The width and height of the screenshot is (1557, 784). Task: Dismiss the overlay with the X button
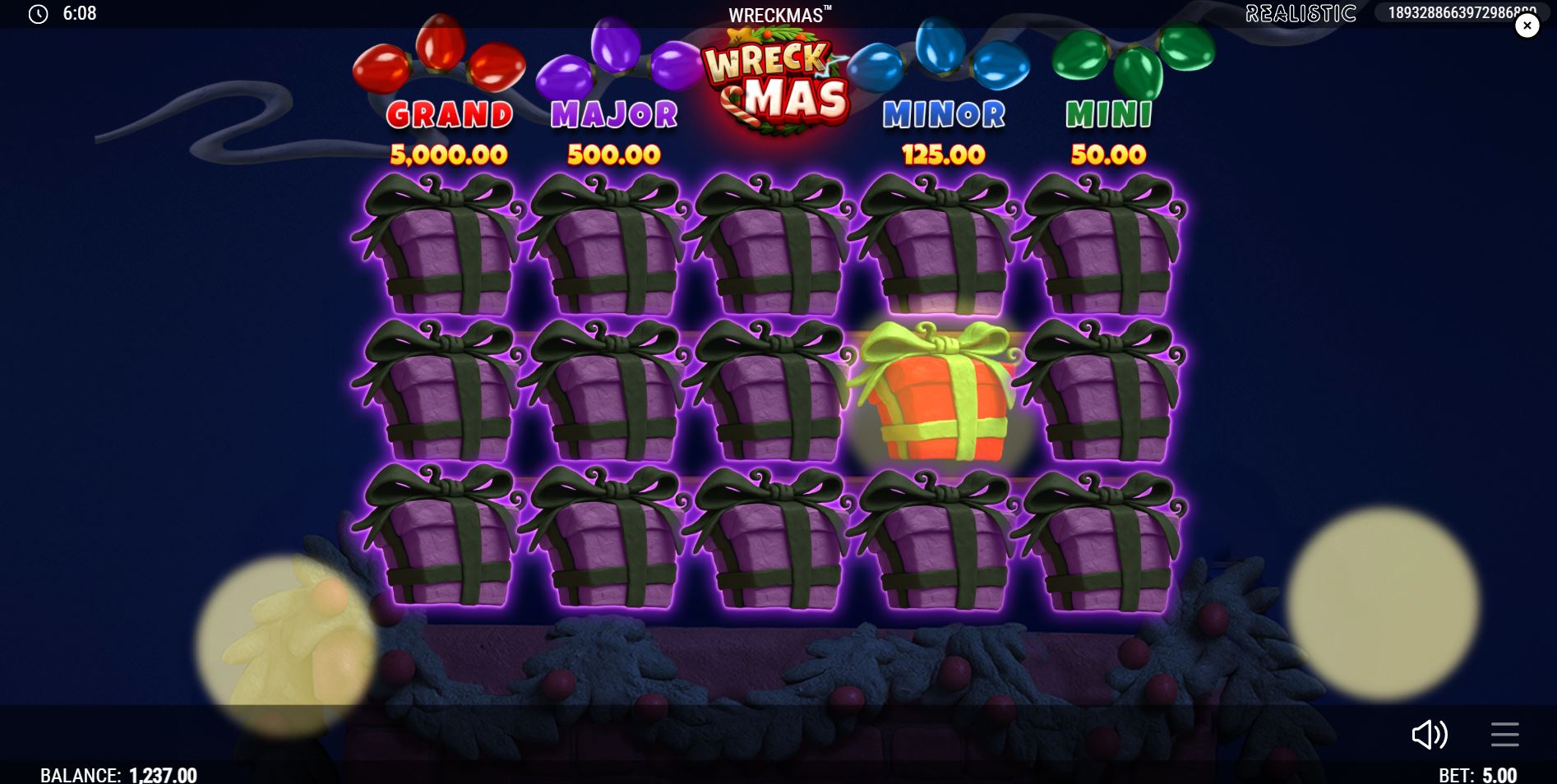(x=1527, y=25)
